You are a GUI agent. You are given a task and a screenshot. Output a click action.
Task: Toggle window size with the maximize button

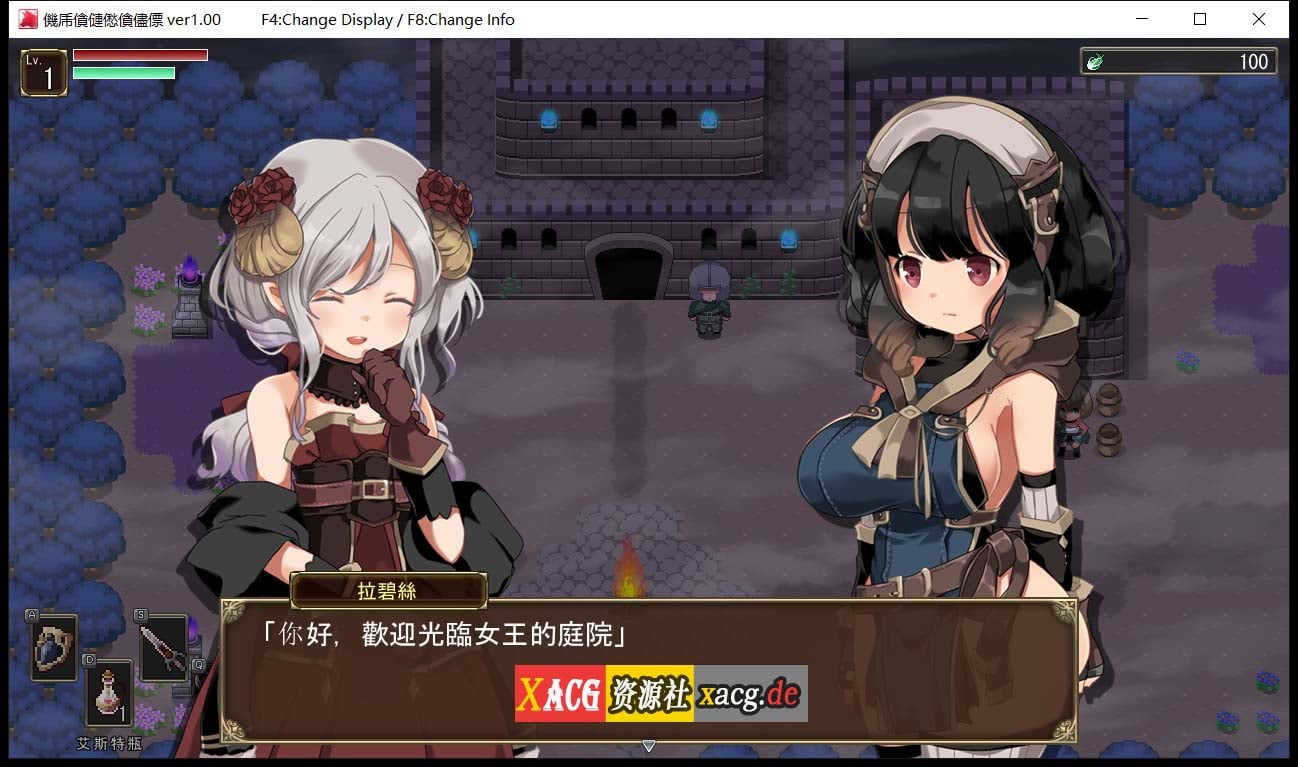(1201, 18)
